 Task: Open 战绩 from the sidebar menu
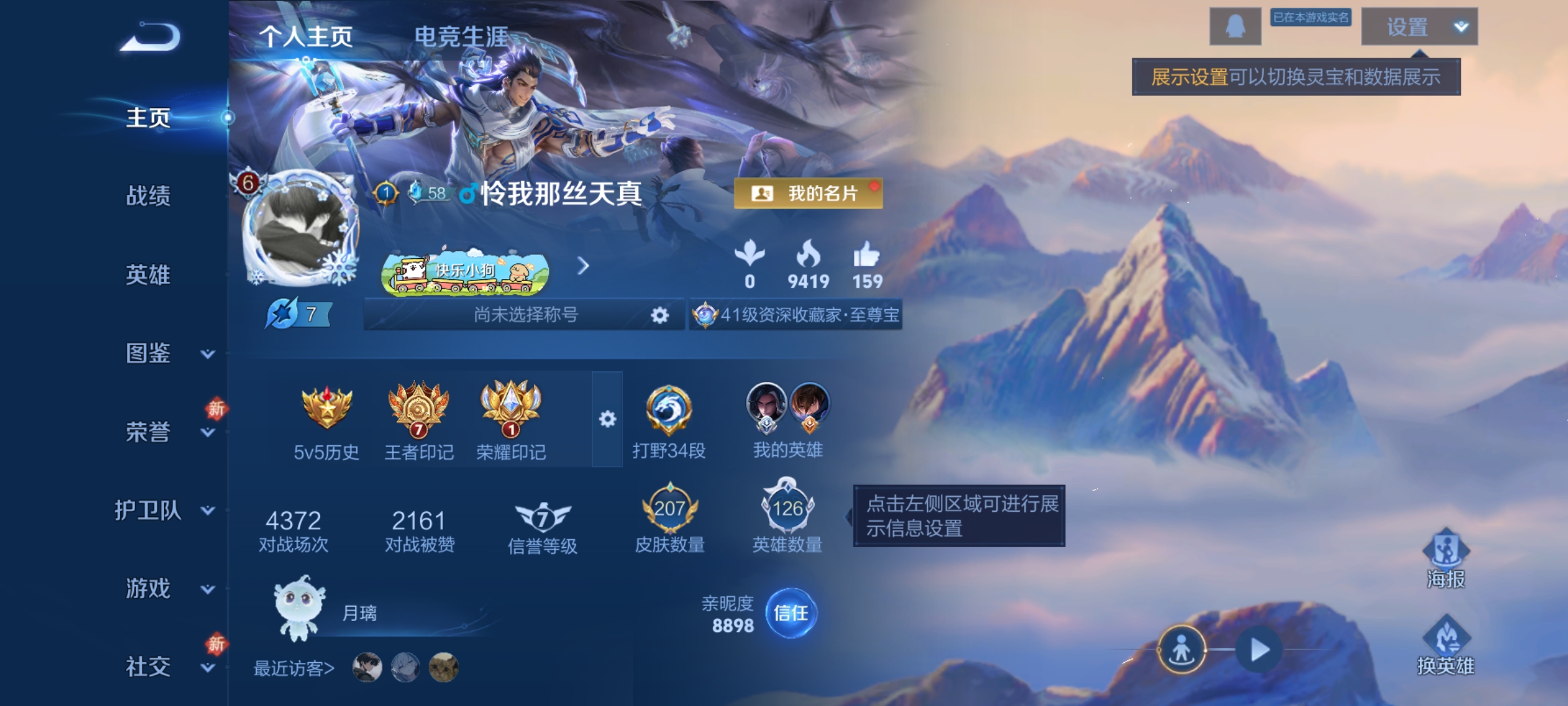(146, 197)
